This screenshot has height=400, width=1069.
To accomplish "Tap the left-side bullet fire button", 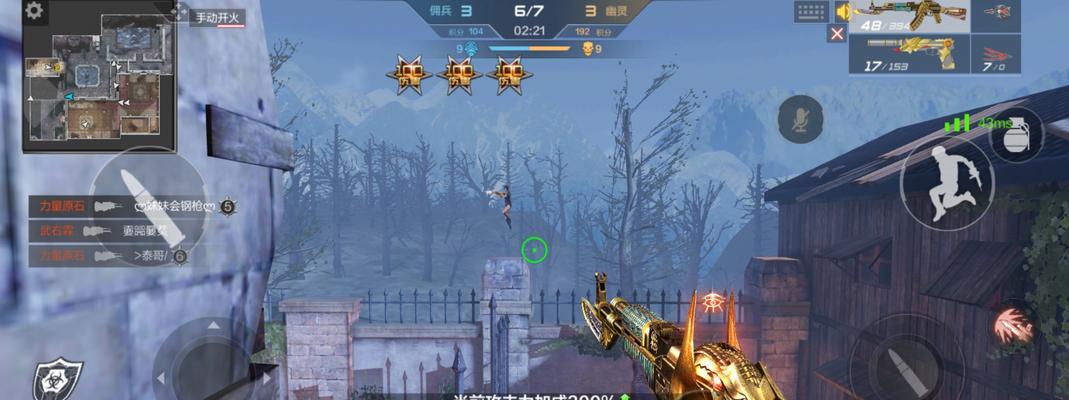I will tap(146, 205).
